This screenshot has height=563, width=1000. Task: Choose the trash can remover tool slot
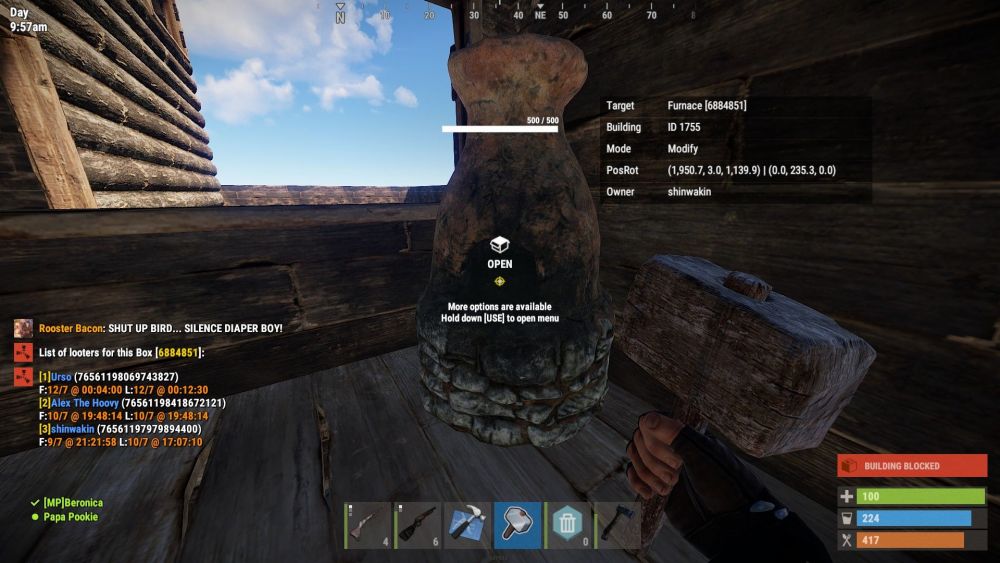coord(566,526)
